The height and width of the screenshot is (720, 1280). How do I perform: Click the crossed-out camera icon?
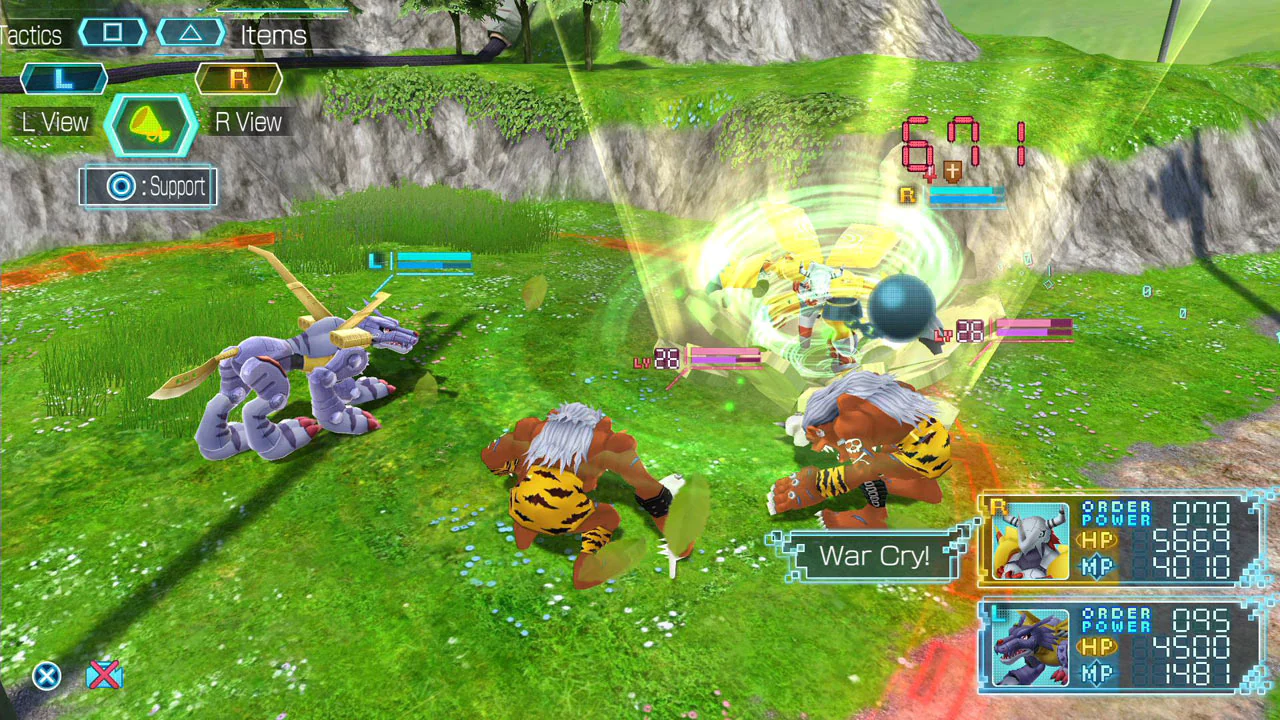coord(103,675)
